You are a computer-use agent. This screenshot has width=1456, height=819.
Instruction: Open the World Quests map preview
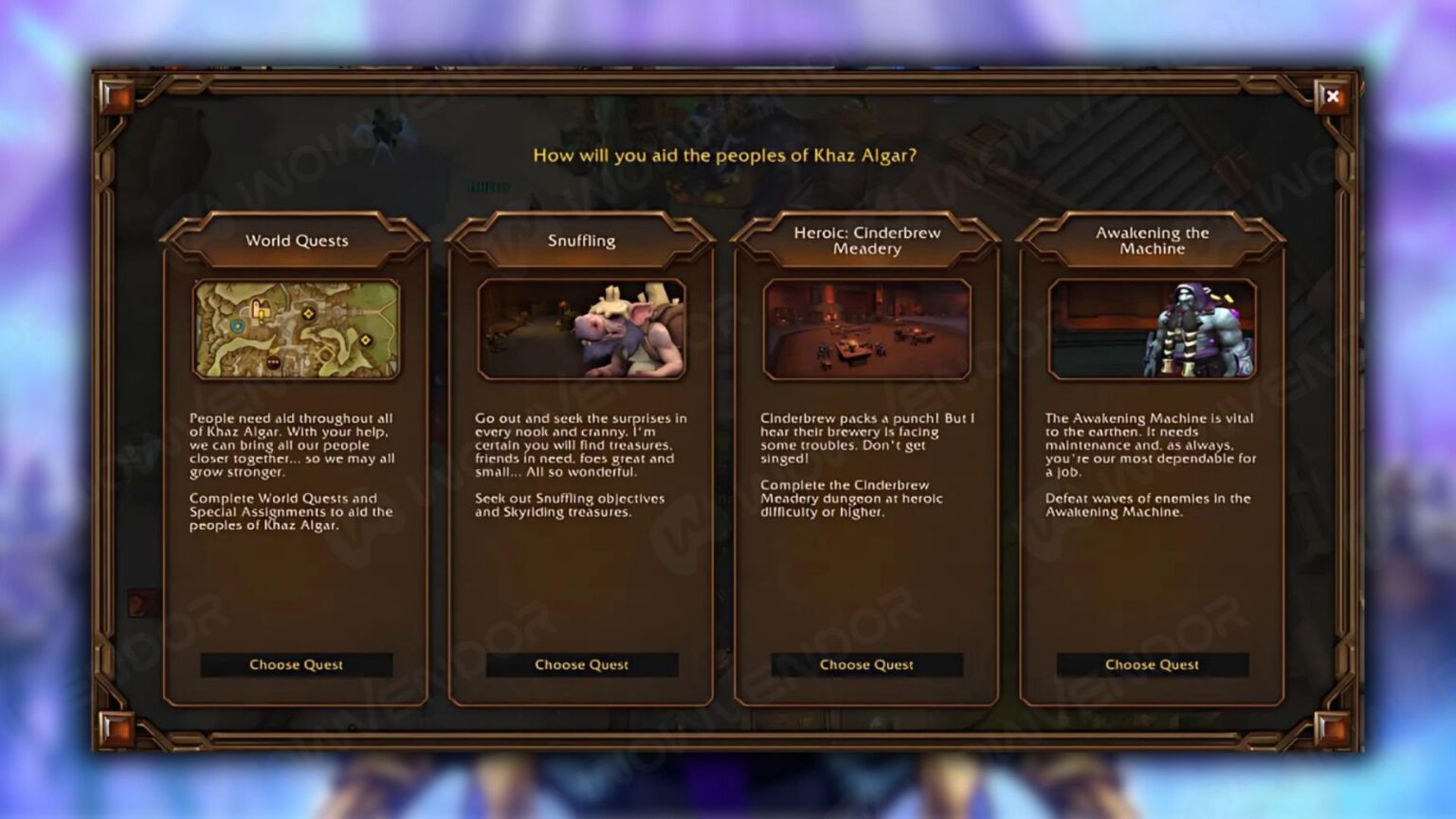coord(297,329)
